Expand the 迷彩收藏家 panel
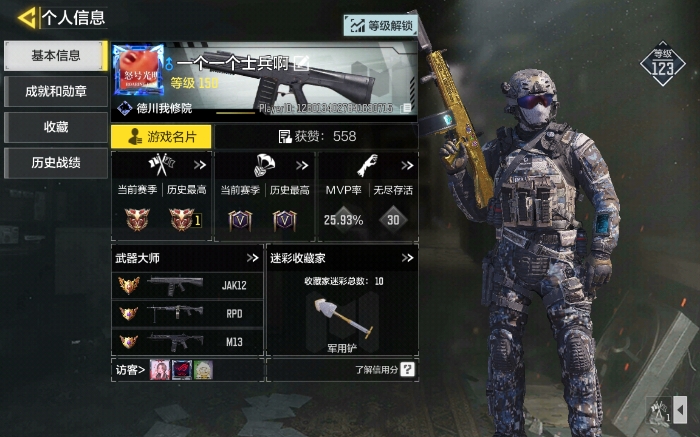The height and width of the screenshot is (437, 700). click(x=407, y=258)
